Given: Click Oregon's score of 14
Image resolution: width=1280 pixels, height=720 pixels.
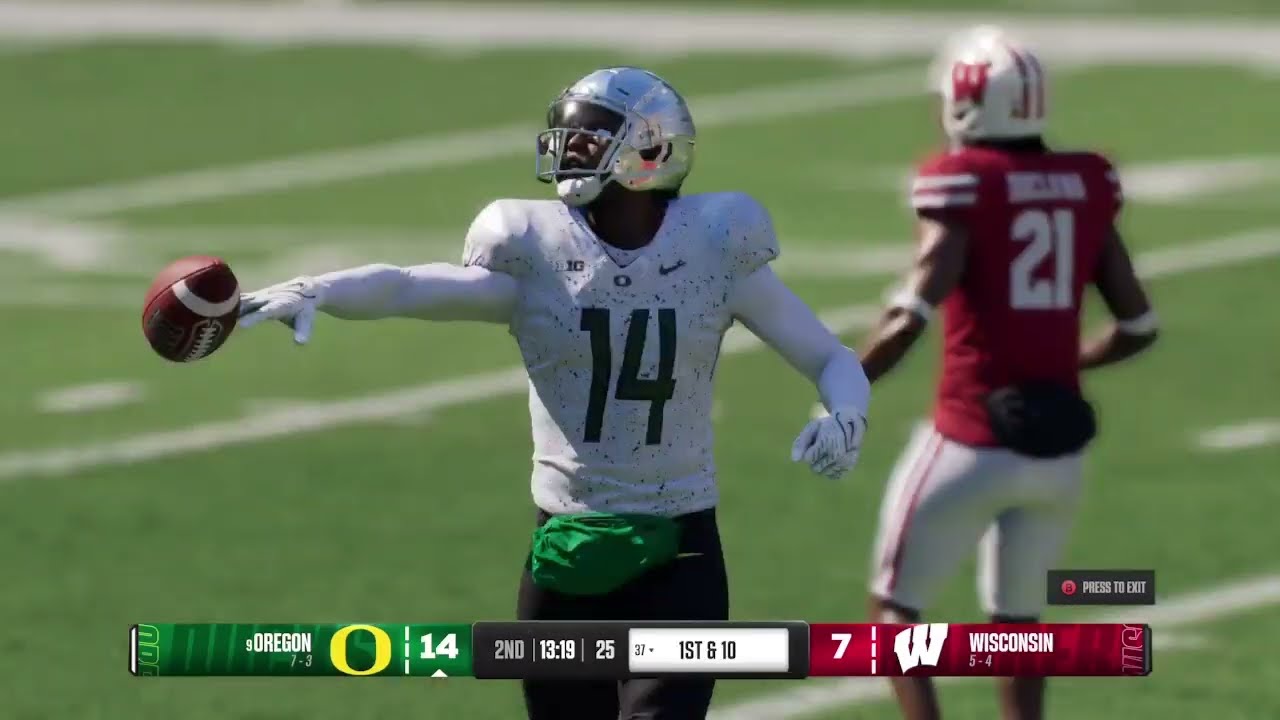Looking at the screenshot, I should 439,647.
